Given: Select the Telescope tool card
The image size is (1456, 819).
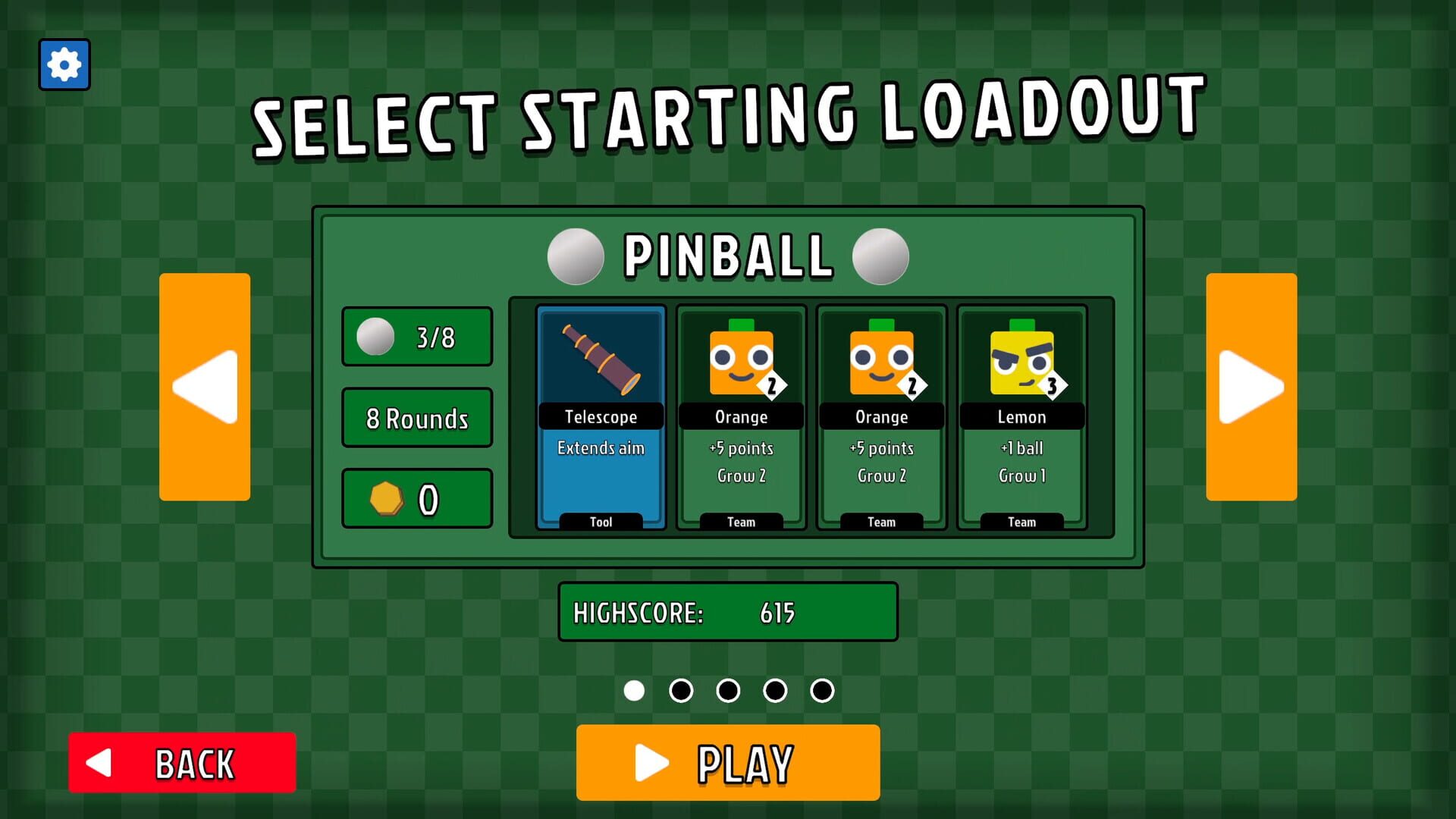Looking at the screenshot, I should [x=601, y=413].
